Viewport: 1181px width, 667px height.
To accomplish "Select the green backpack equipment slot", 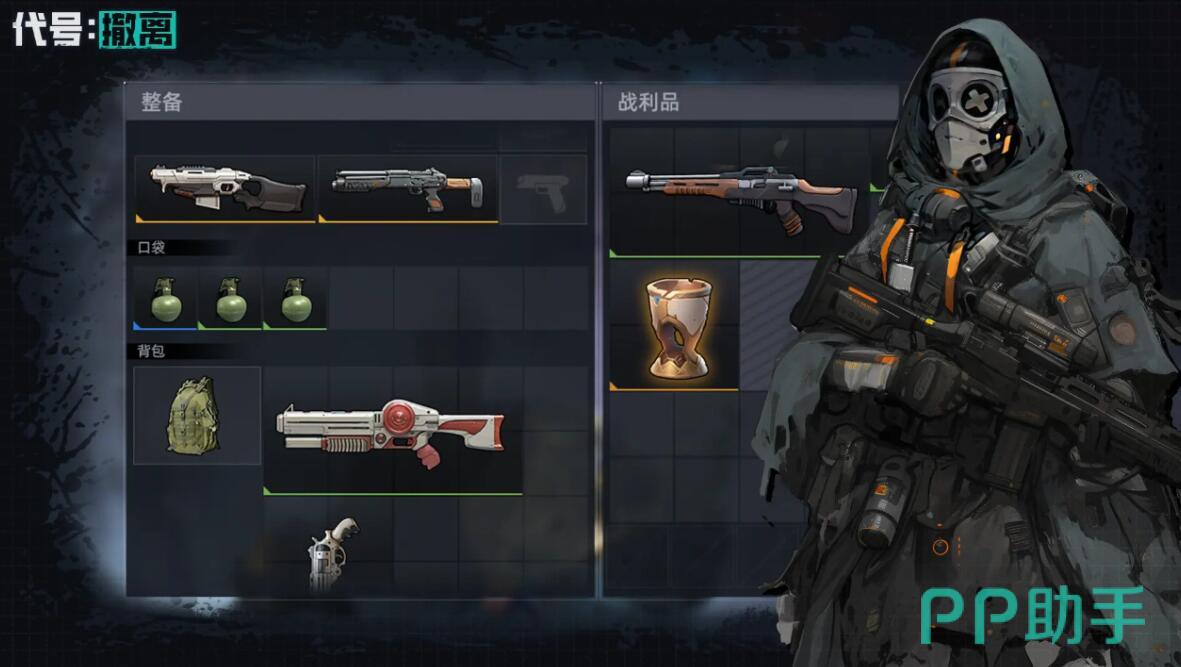I will point(197,415).
